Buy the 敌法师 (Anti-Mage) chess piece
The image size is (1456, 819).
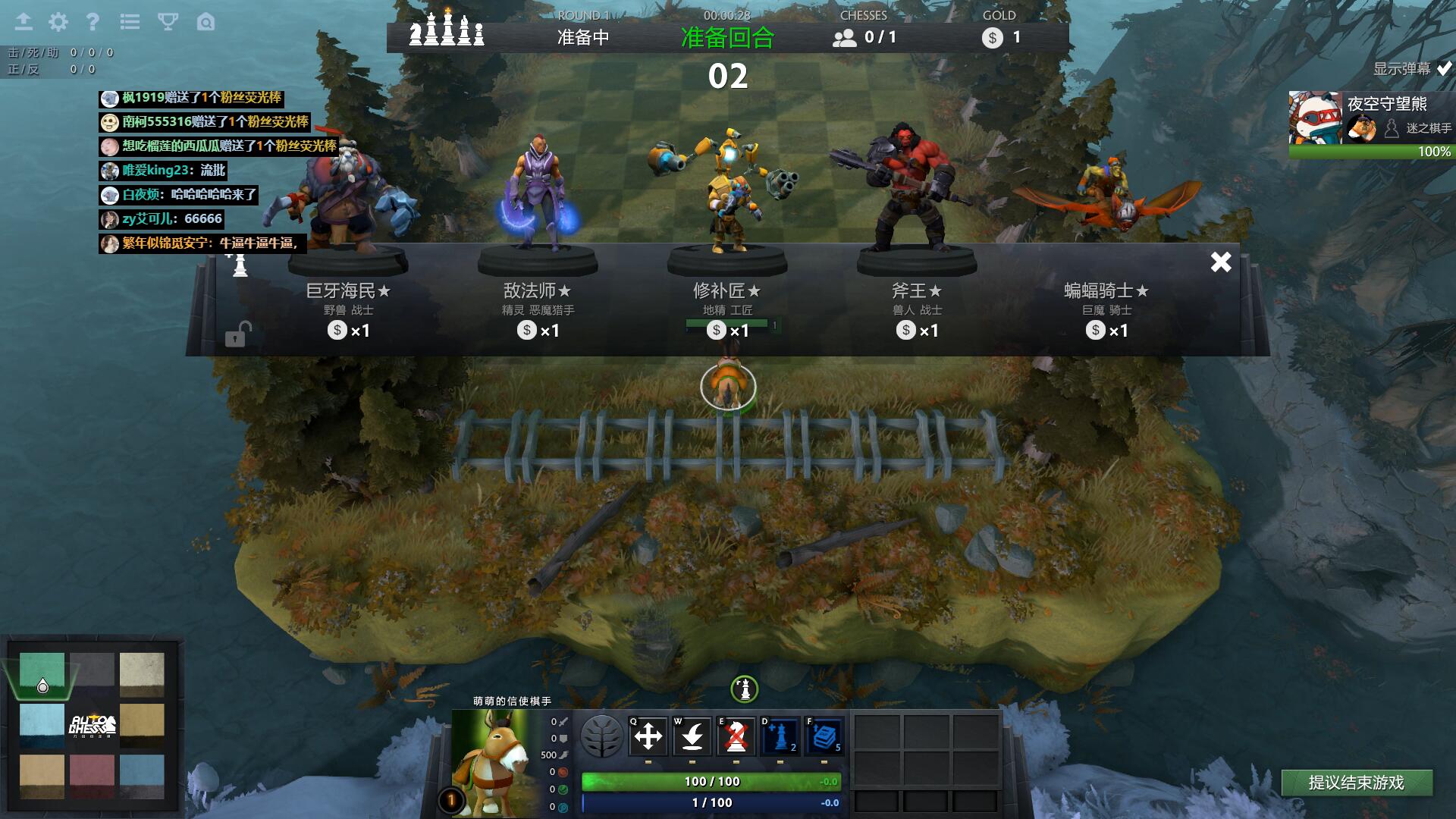pos(538,303)
